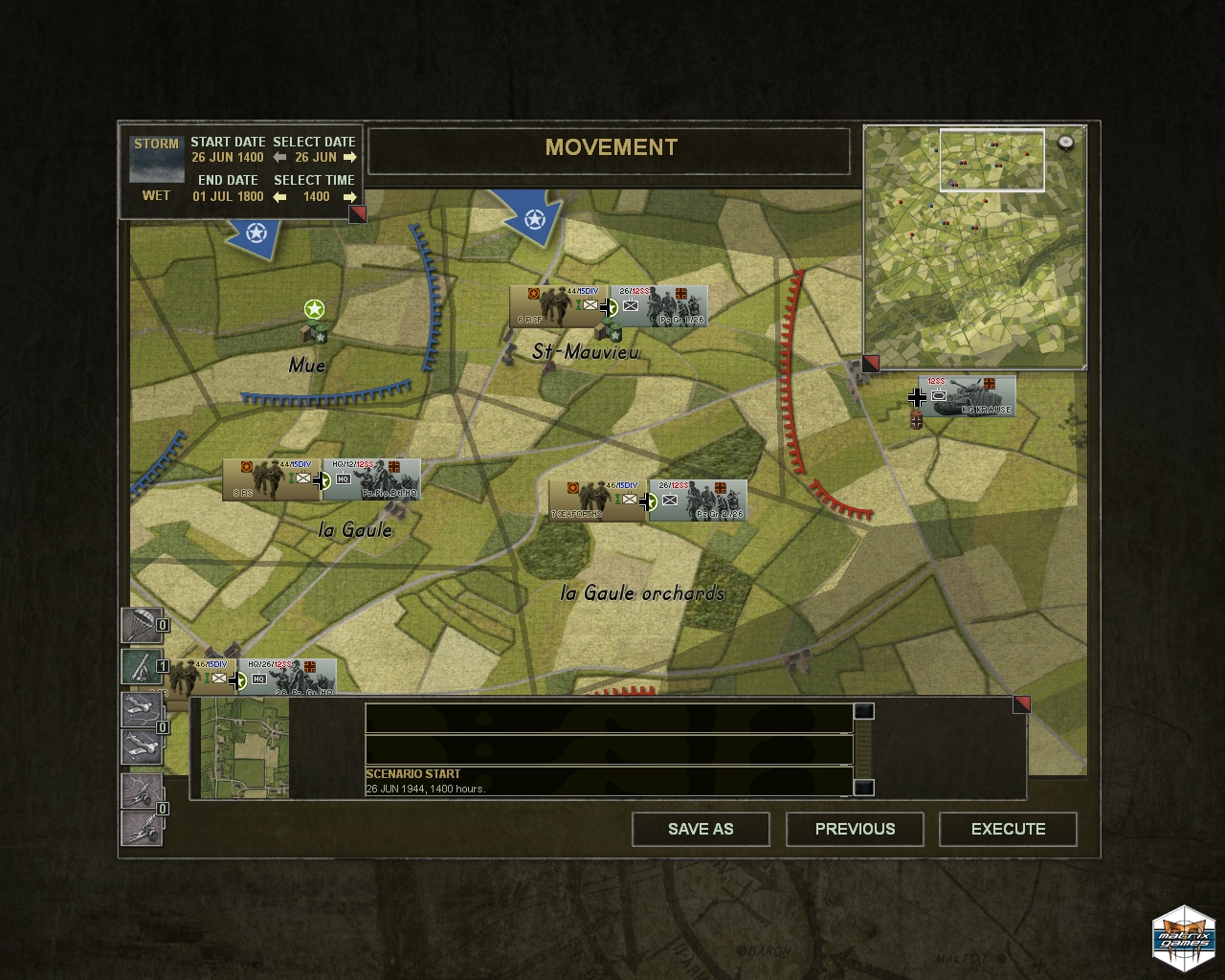Open the SAVE AS dialog

[701, 829]
